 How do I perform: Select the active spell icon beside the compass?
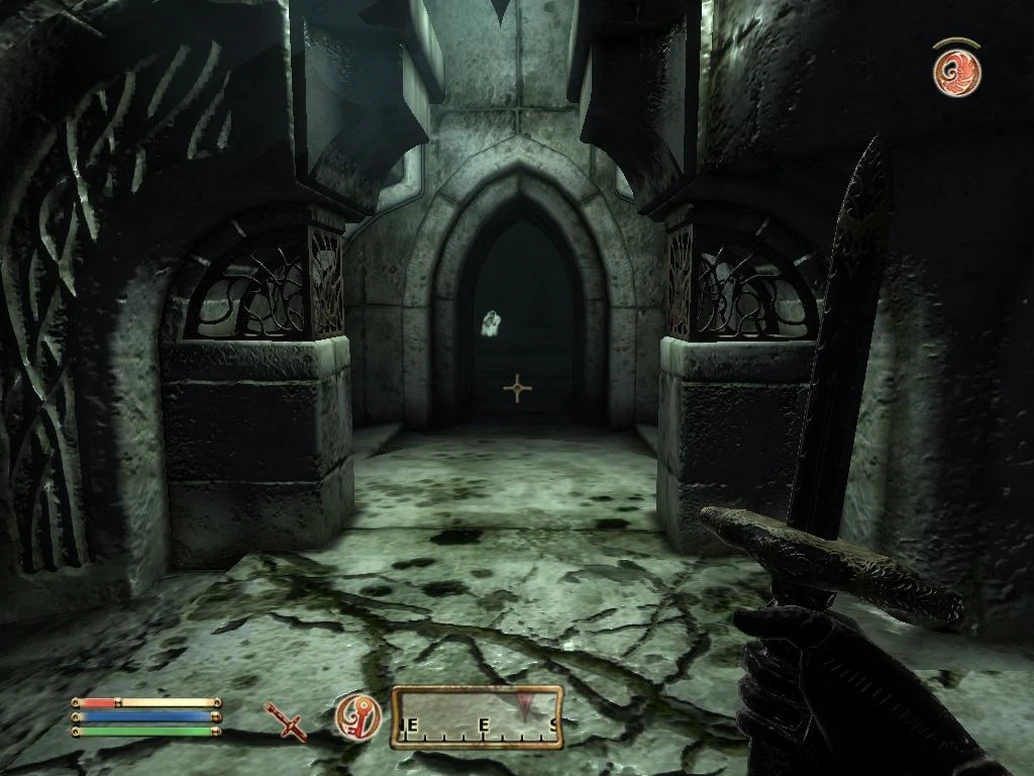click(x=358, y=717)
